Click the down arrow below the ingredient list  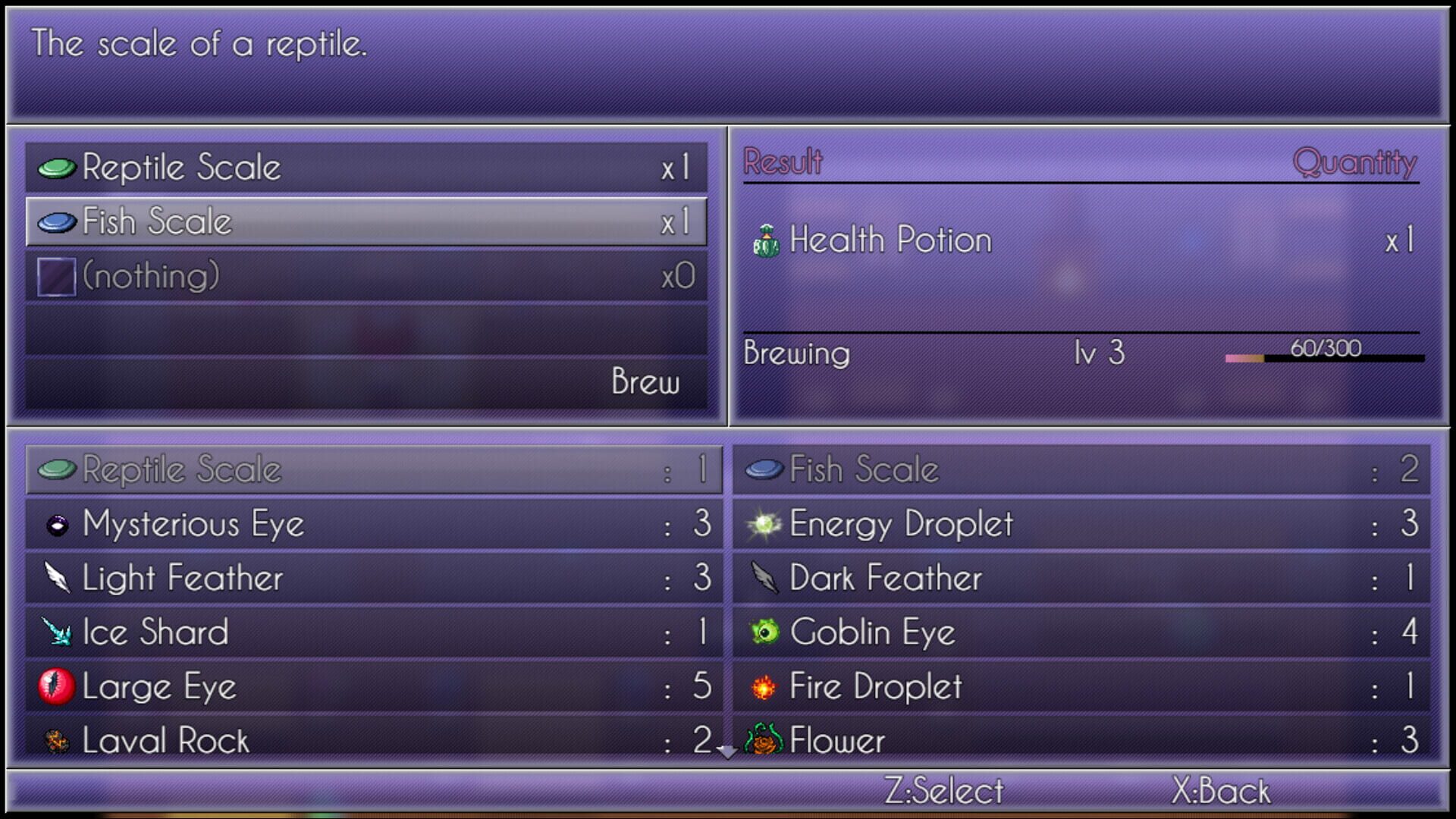pos(727,752)
